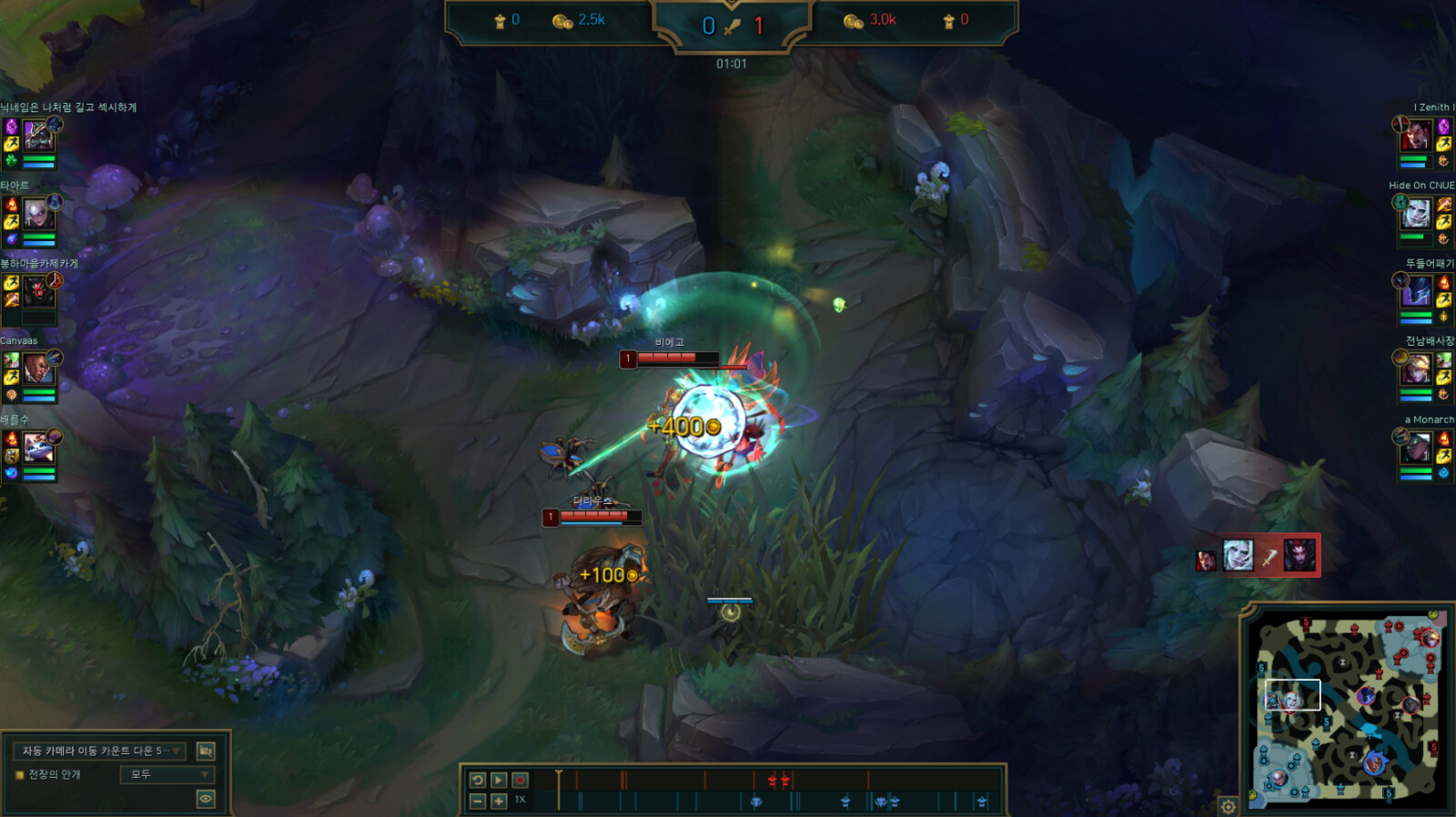Open minimap settings with the gear icon
The height and width of the screenshot is (817, 1456).
click(1228, 806)
